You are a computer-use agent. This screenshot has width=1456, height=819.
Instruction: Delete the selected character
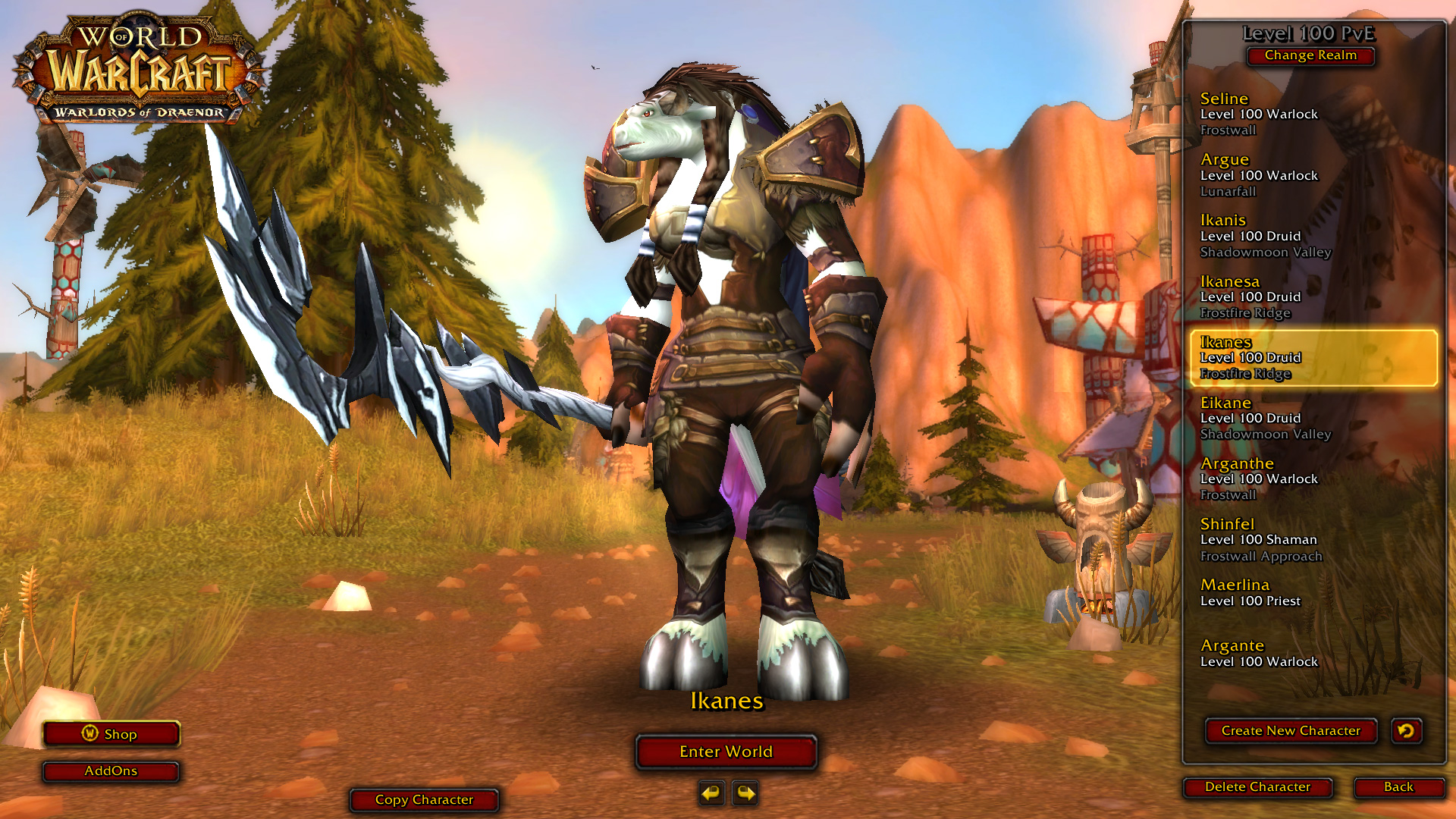(x=1257, y=787)
